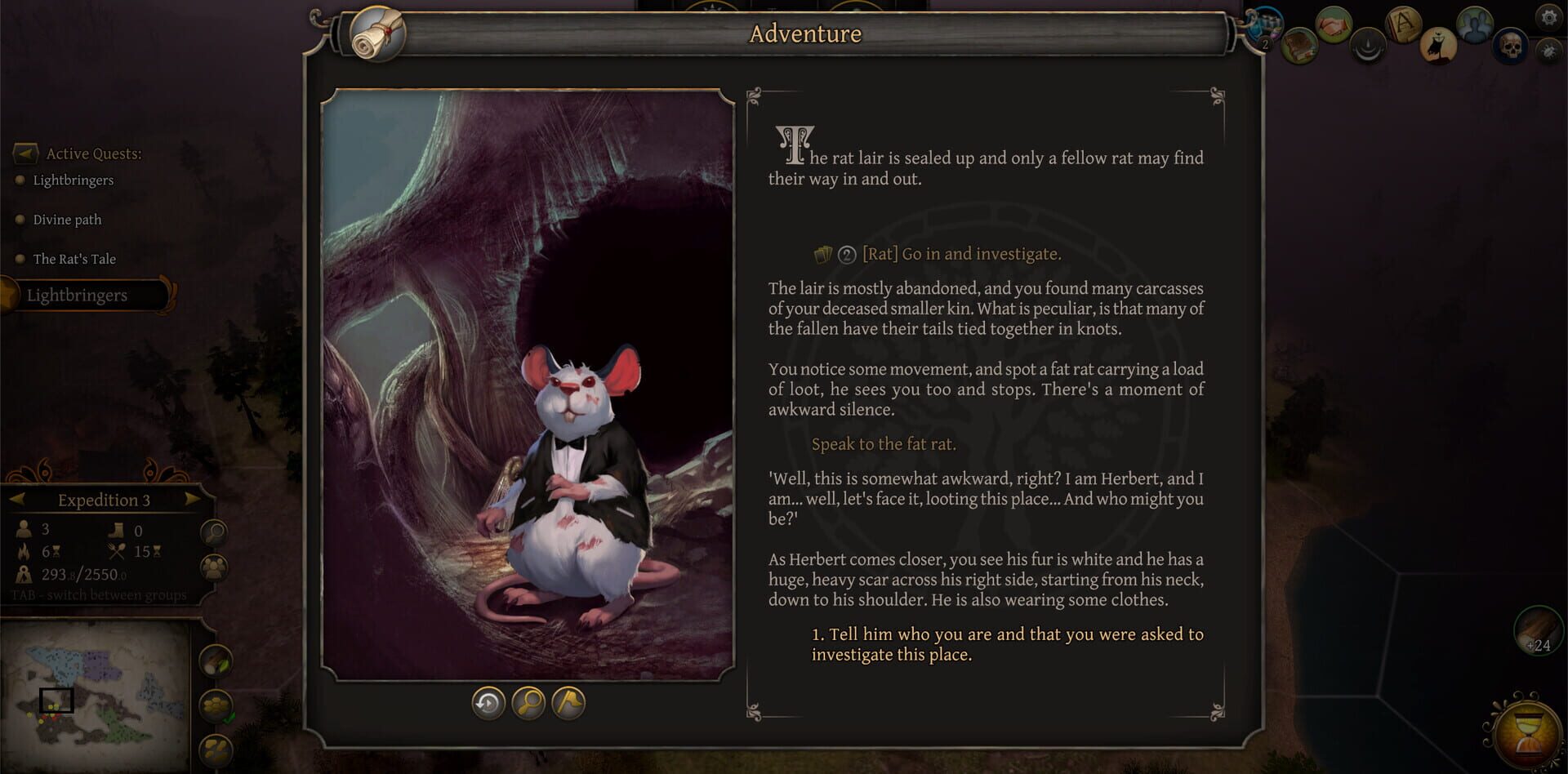This screenshot has width=1568, height=774.
Task: Click the flag icon beneath the rat portrait
Action: point(570,704)
